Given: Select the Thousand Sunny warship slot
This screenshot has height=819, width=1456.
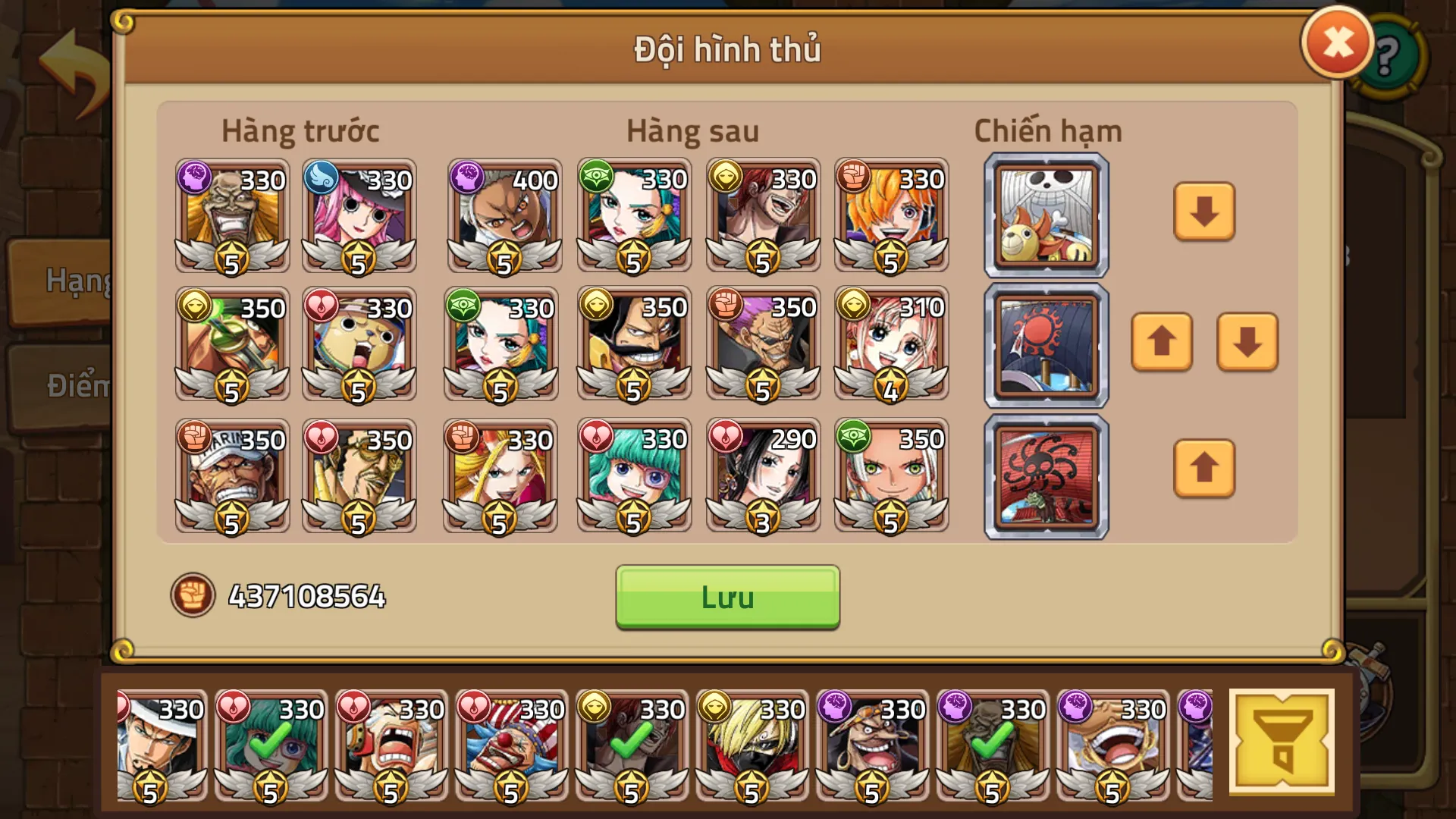Looking at the screenshot, I should (x=1045, y=215).
